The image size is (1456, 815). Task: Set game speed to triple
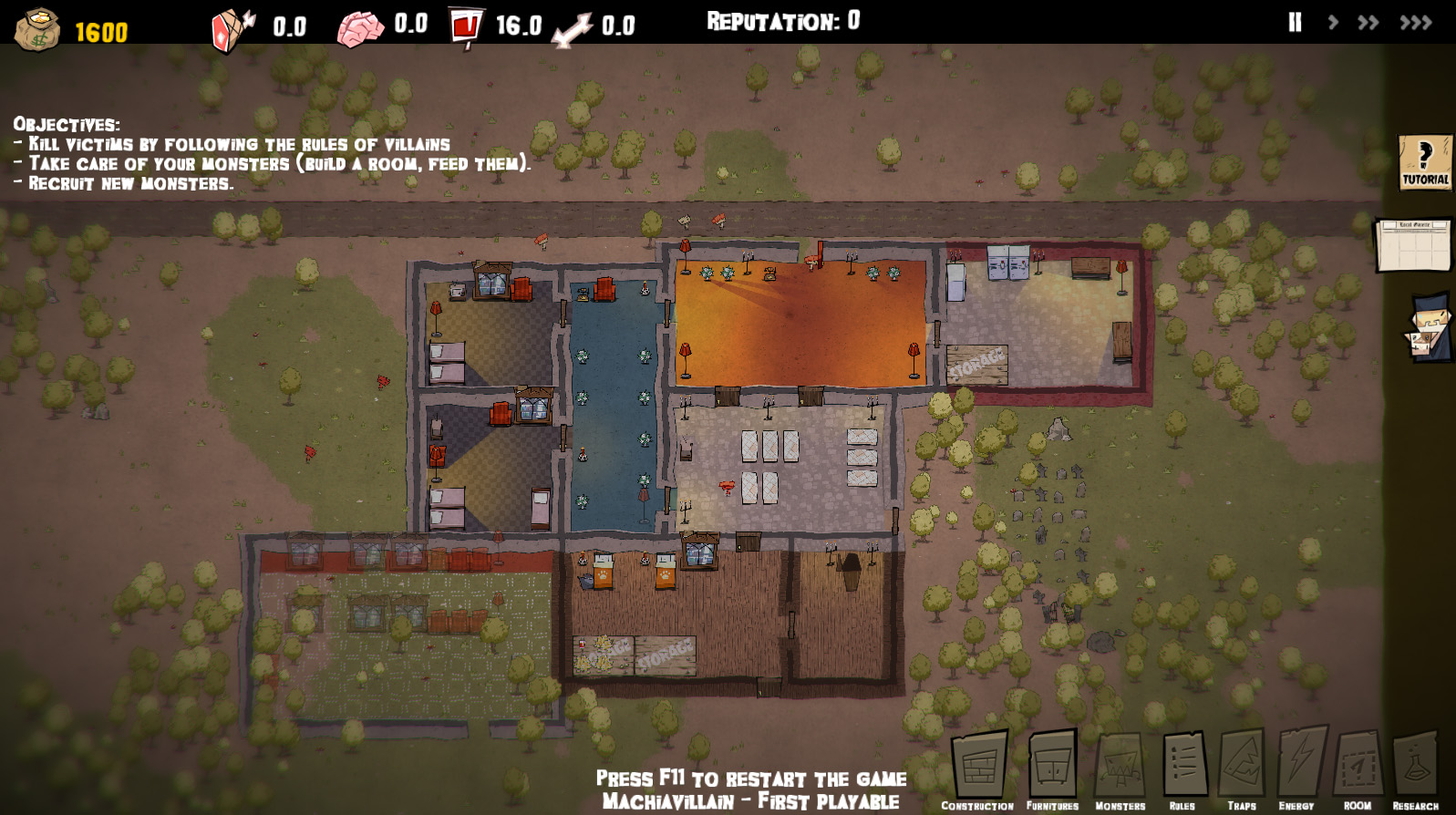(x=1416, y=23)
